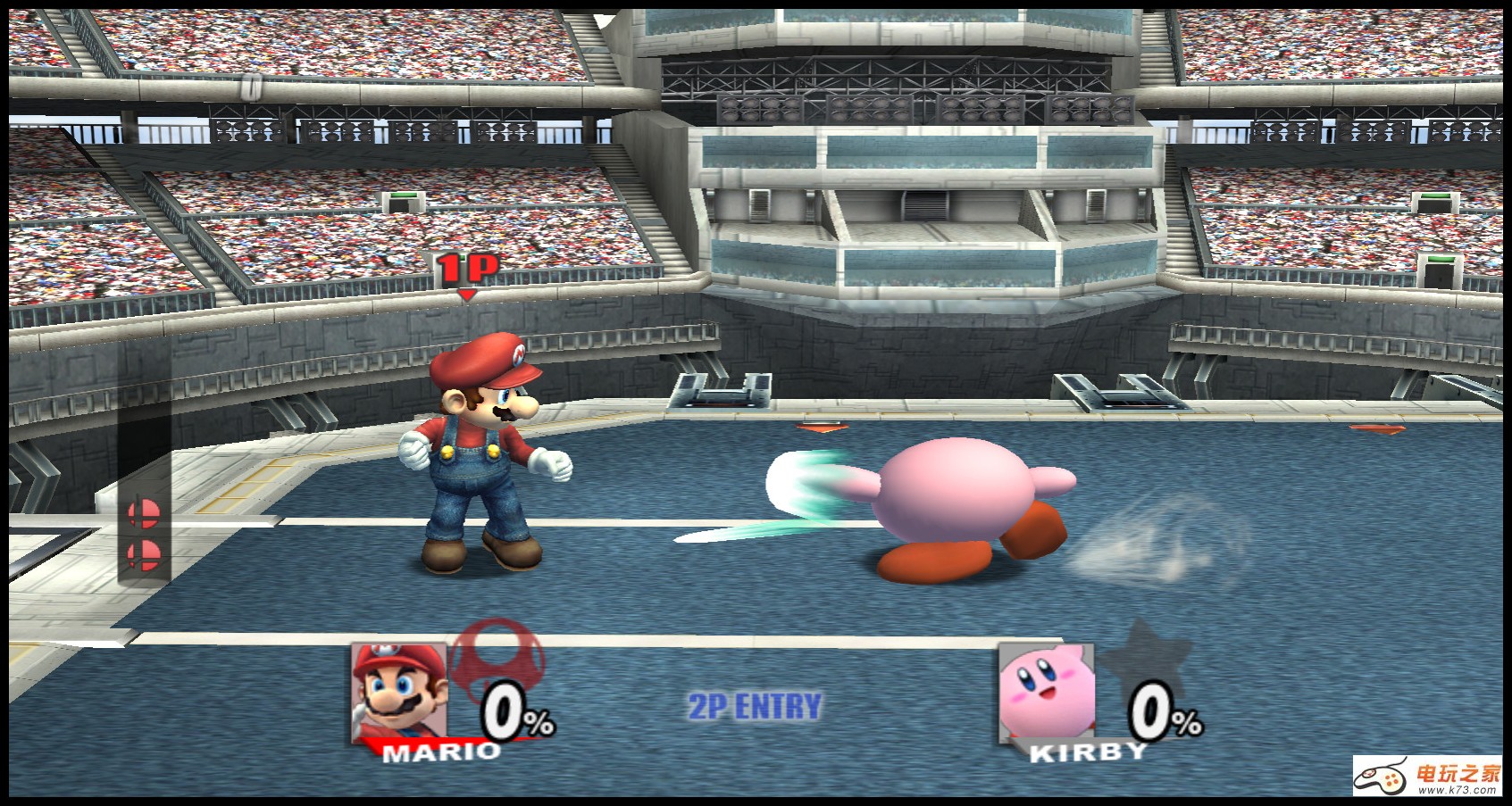1512x806 pixels.
Task: Select Kirby's character portrait
Action: coord(1046,691)
